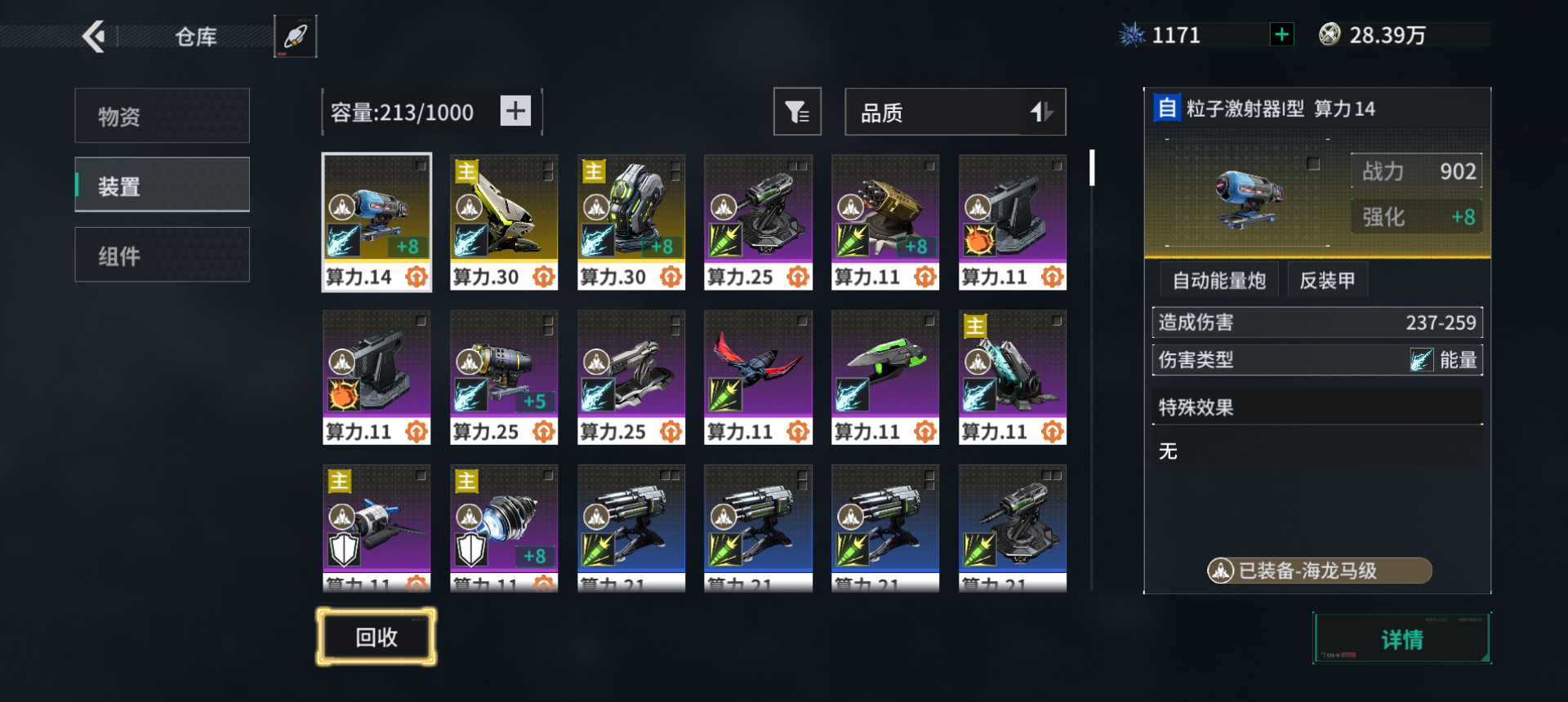Select the 反装甲 tab in the detail panel

[1326, 279]
